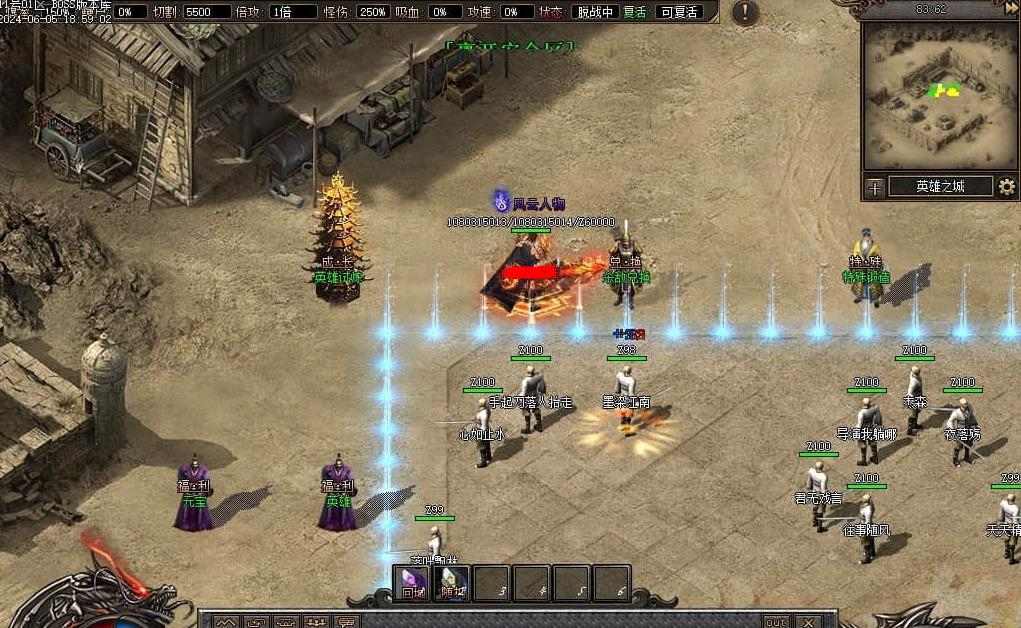Viewport: 1021px width, 628px height.
Task: Click the OUT button on the bottom bar
Action: click(x=776, y=622)
